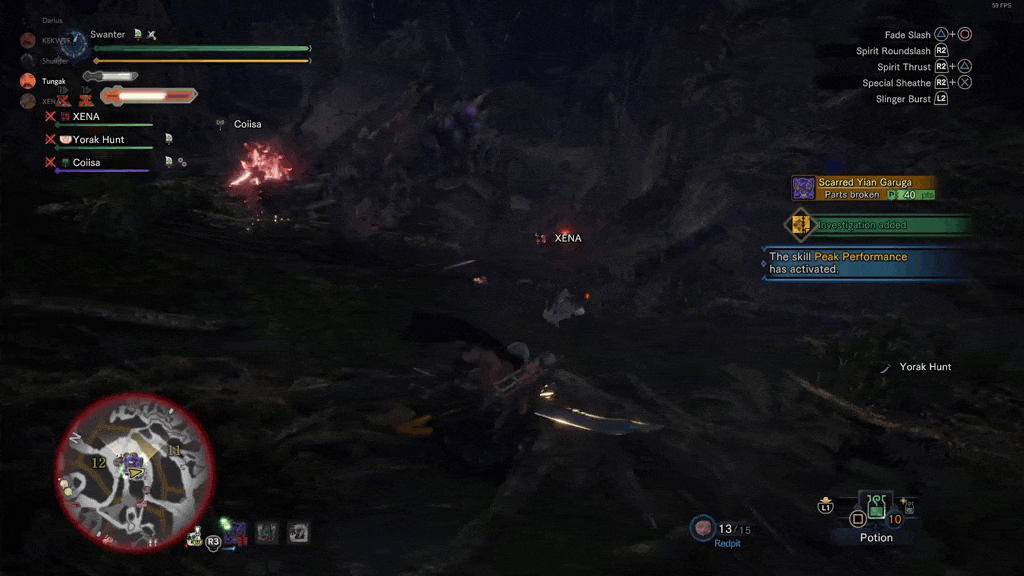Viewport: 1024px width, 576px height.
Task: Click the red longsword spirit gauge
Action: pos(148,96)
